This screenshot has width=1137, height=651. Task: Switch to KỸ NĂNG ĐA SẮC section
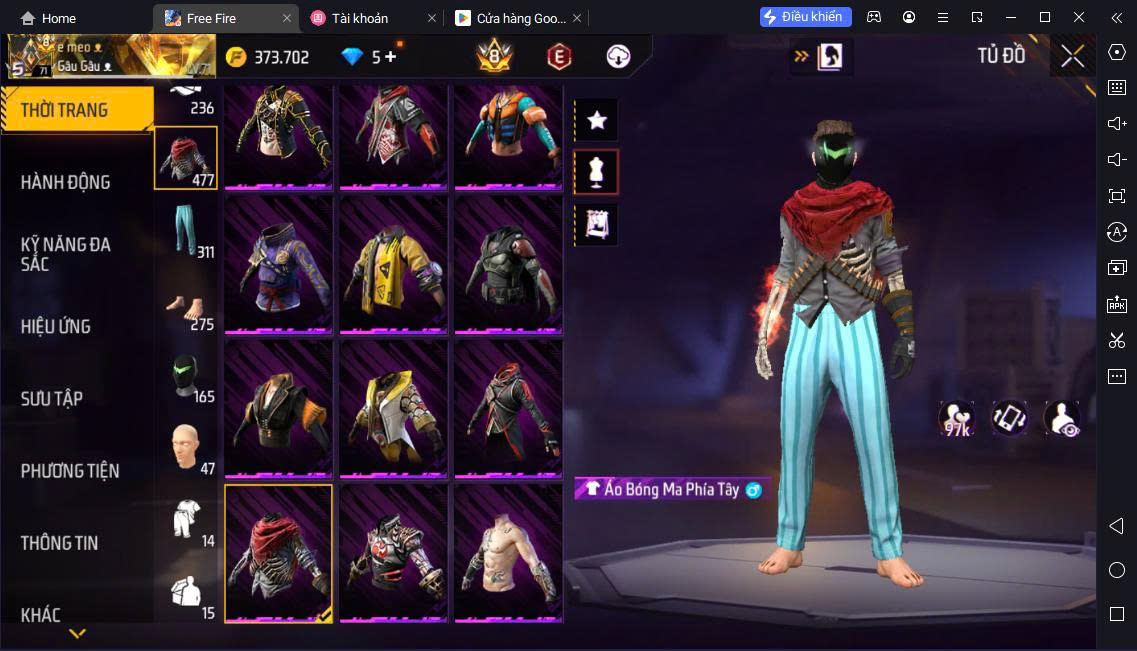pyautogui.click(x=66, y=254)
